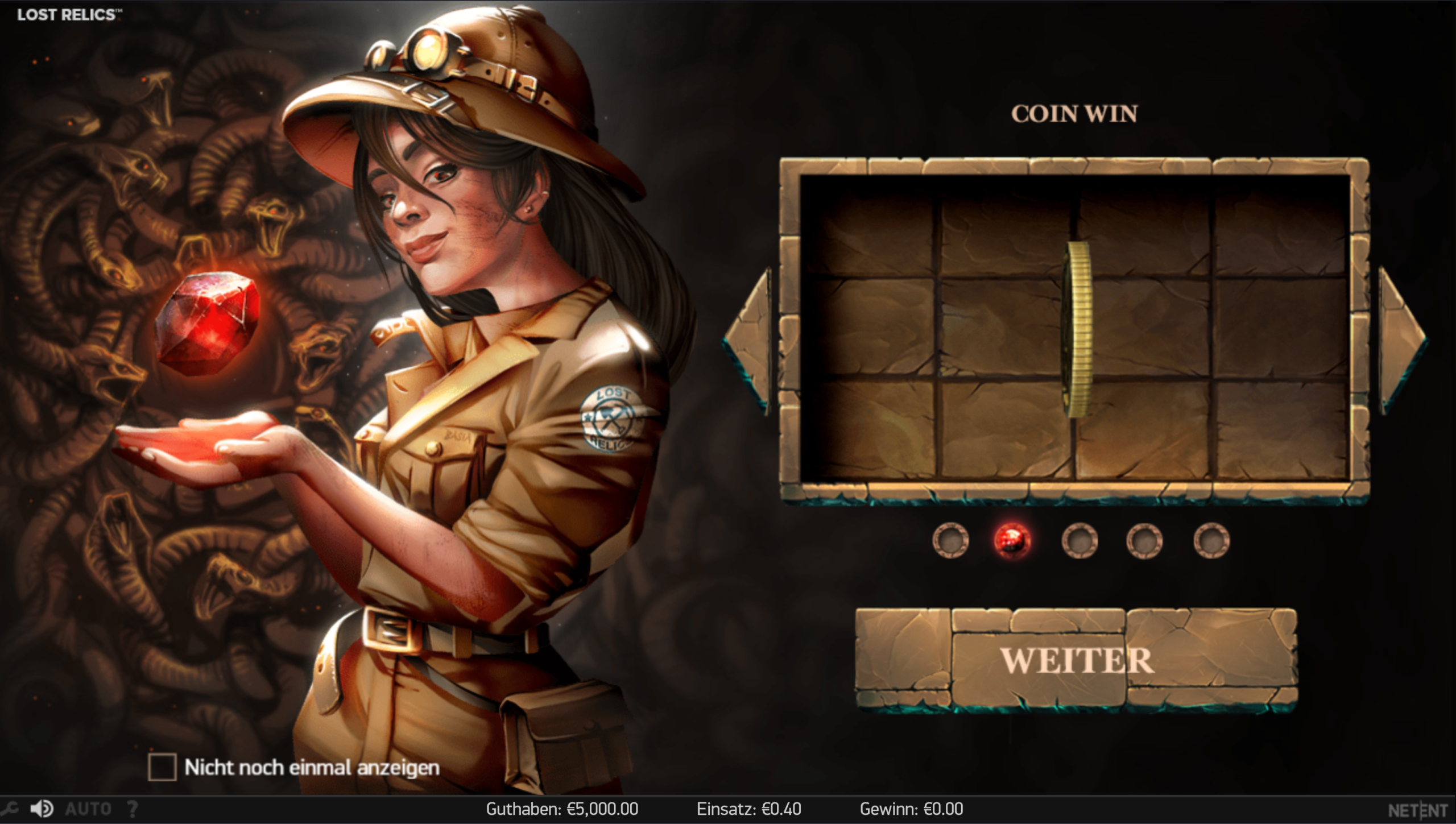Image resolution: width=1456 pixels, height=824 pixels.
Task: Select the glowing red slide indicator dot
Action: click(x=1012, y=540)
